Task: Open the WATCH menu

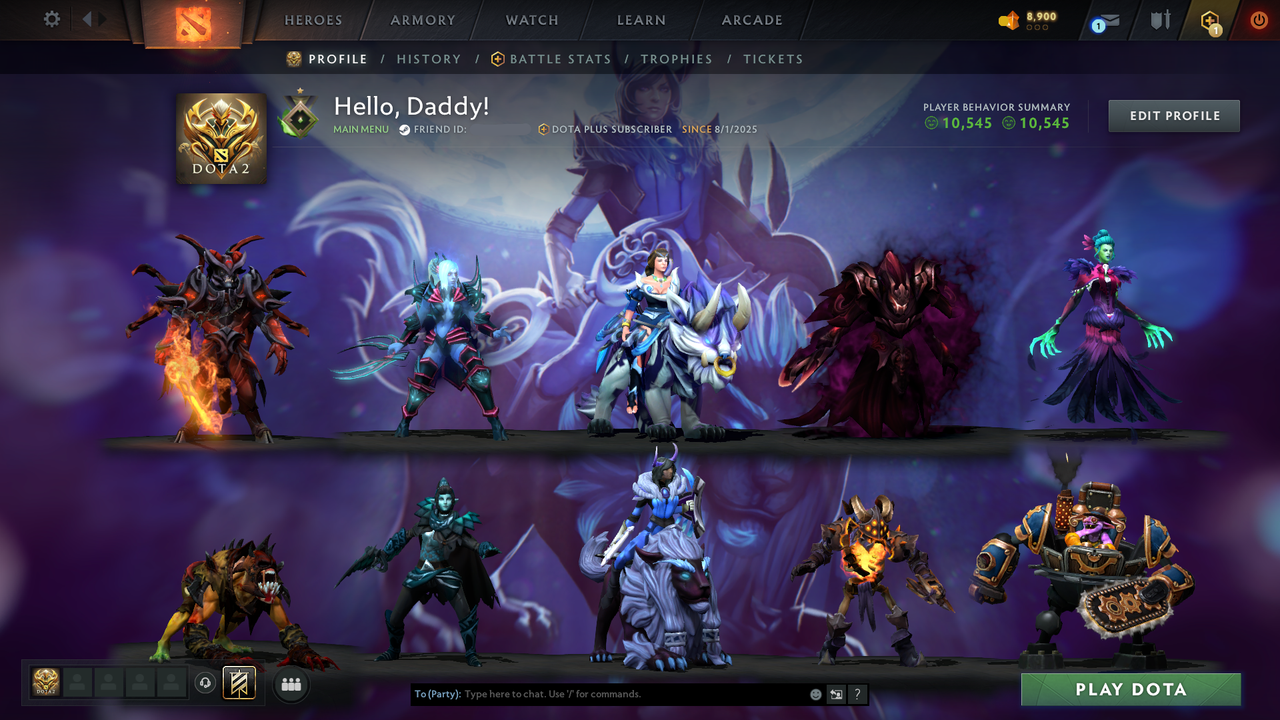Action: tap(531, 19)
